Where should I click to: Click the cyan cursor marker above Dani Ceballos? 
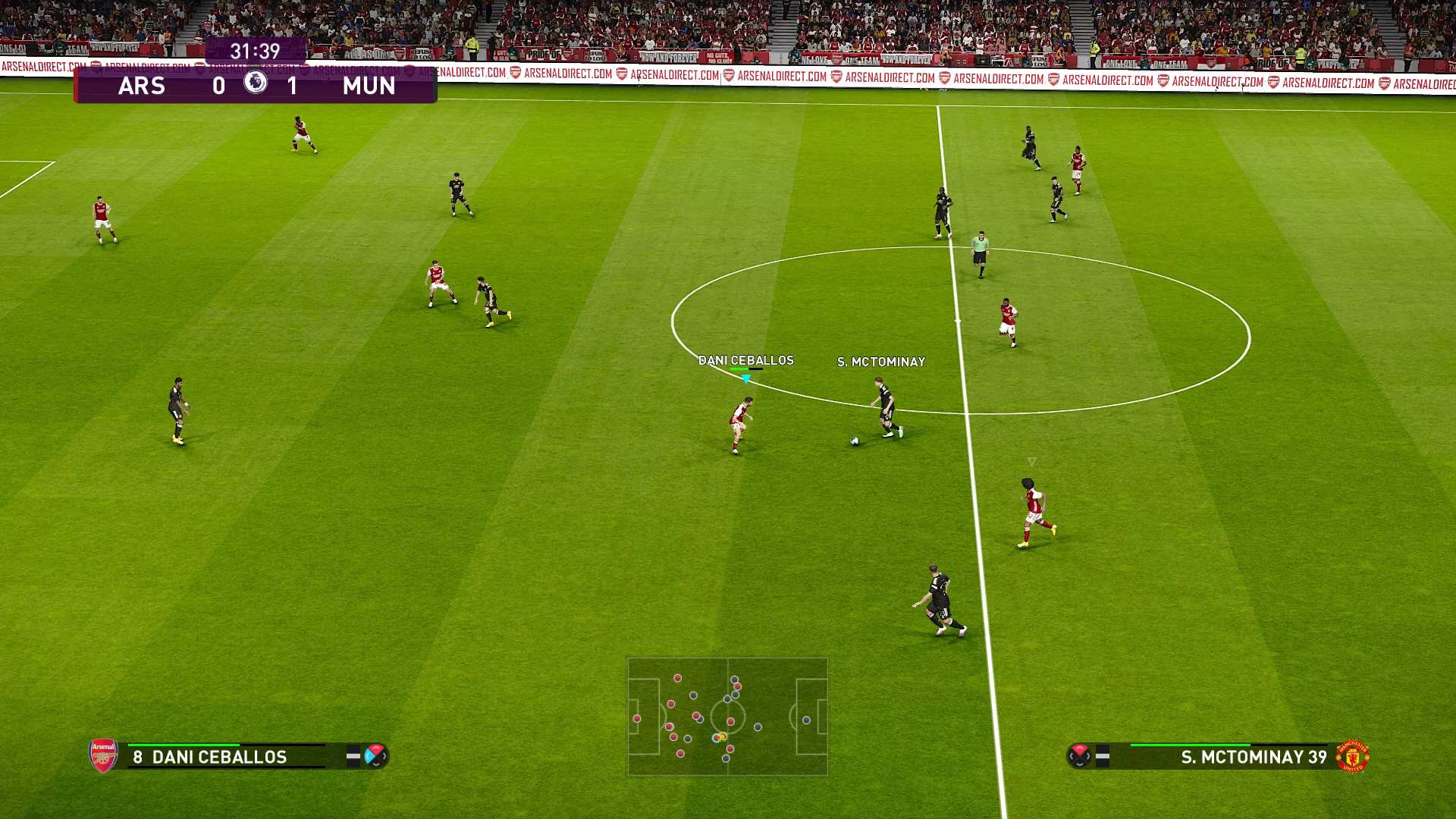pos(746,378)
